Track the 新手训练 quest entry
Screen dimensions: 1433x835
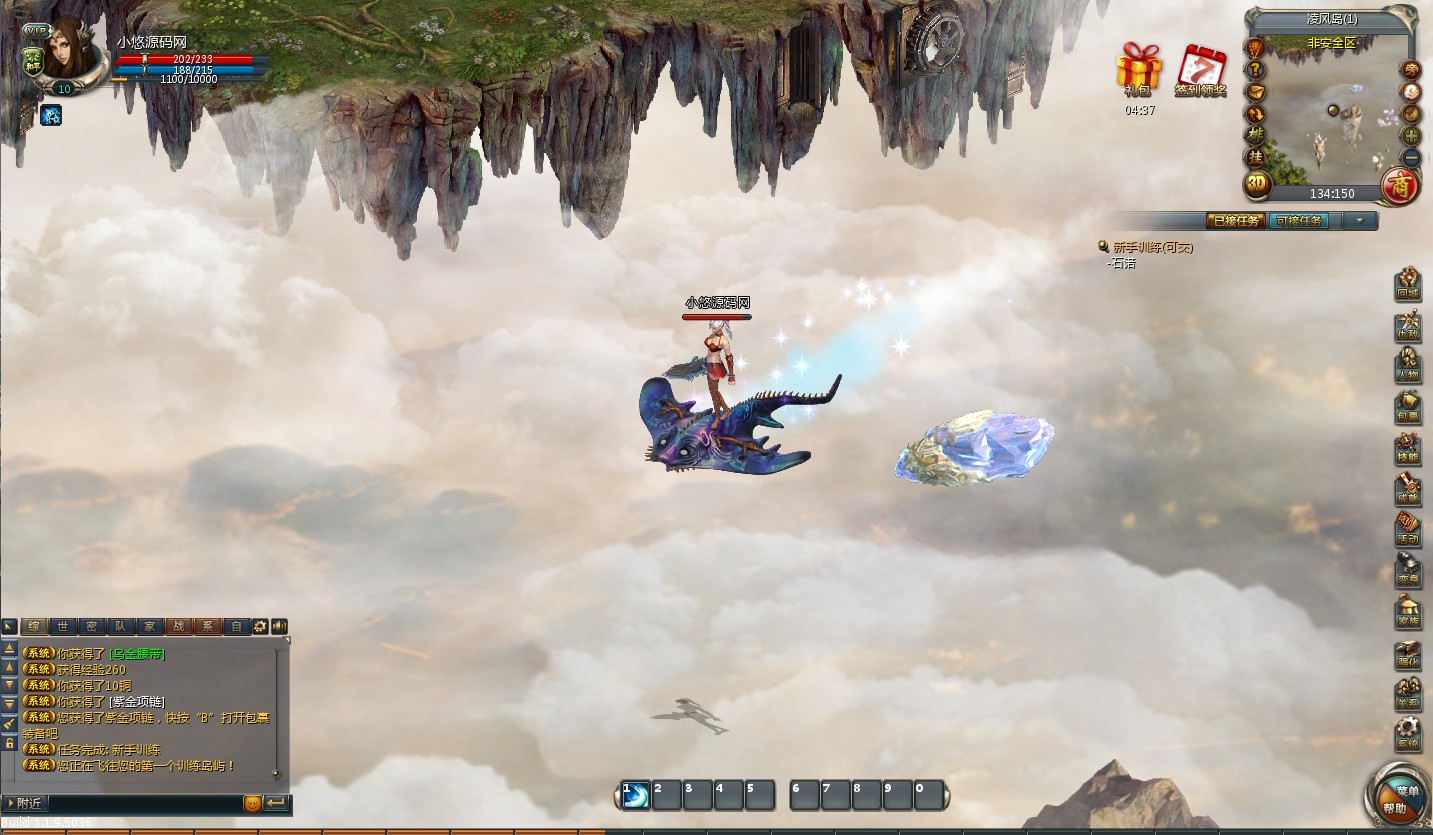click(x=1152, y=247)
